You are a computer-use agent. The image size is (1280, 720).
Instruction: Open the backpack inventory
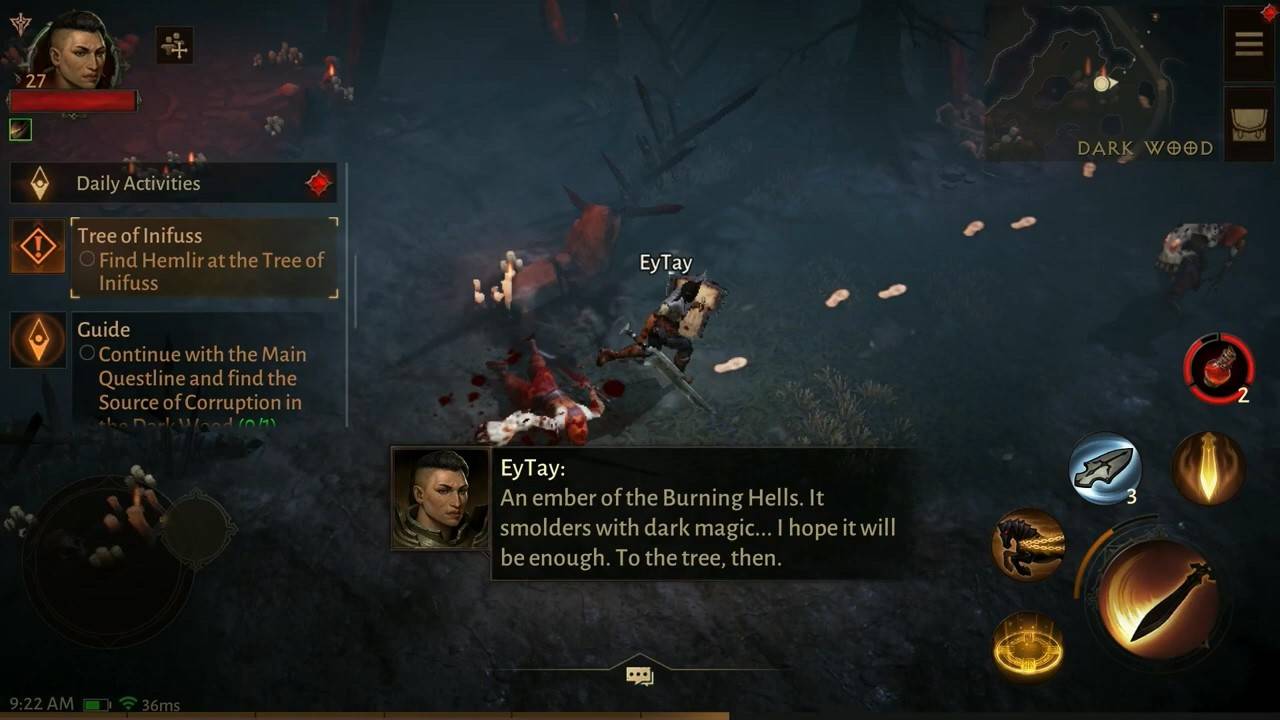1249,123
